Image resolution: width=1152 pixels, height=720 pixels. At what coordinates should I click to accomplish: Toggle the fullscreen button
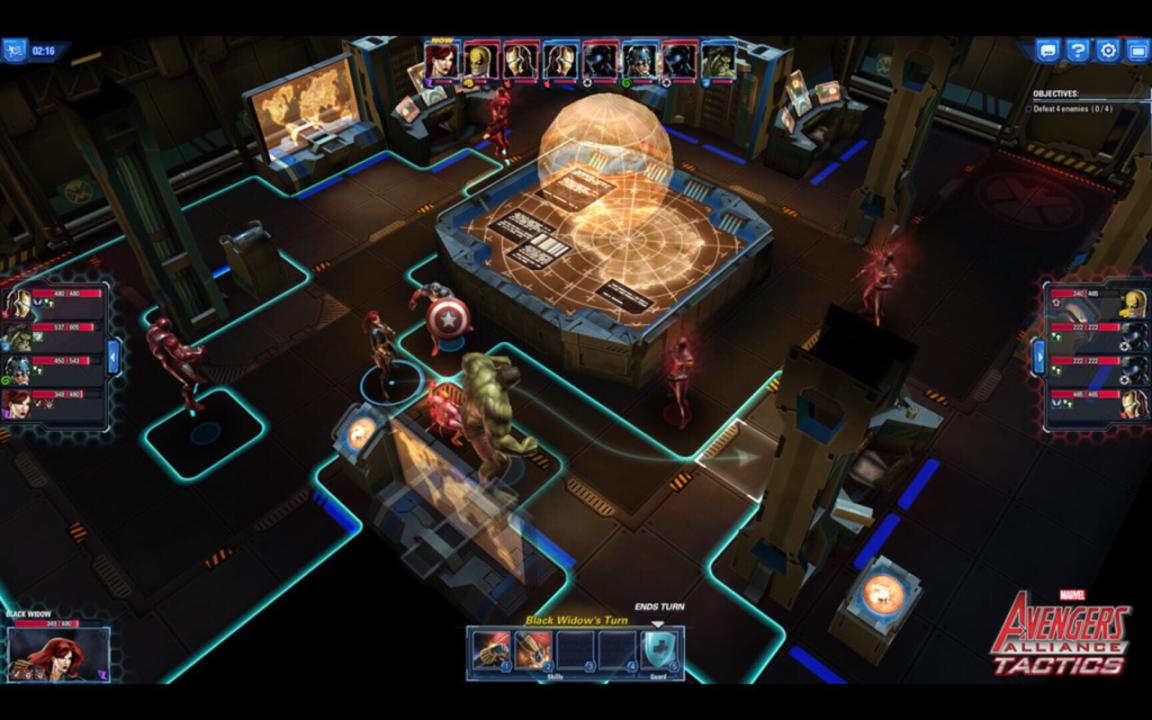[1137, 50]
